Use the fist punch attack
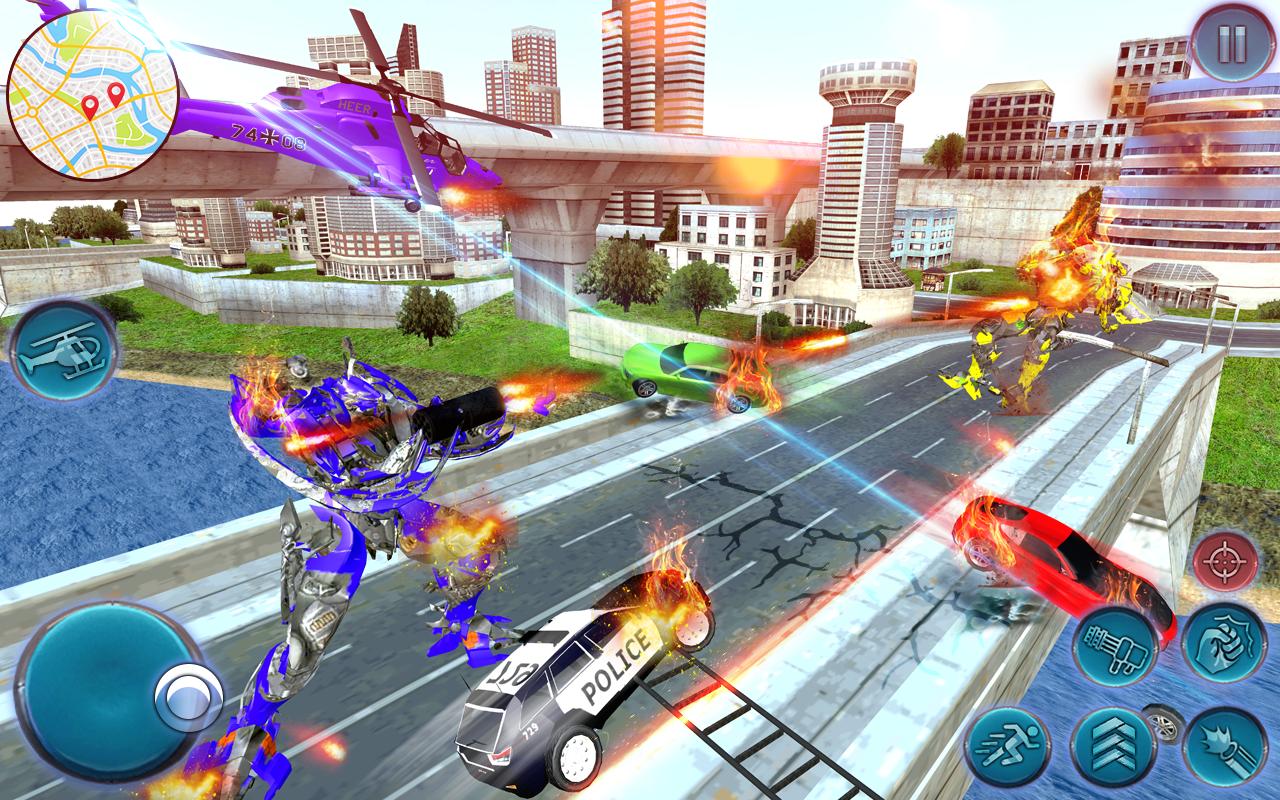Image resolution: width=1280 pixels, height=800 pixels. click(1223, 643)
